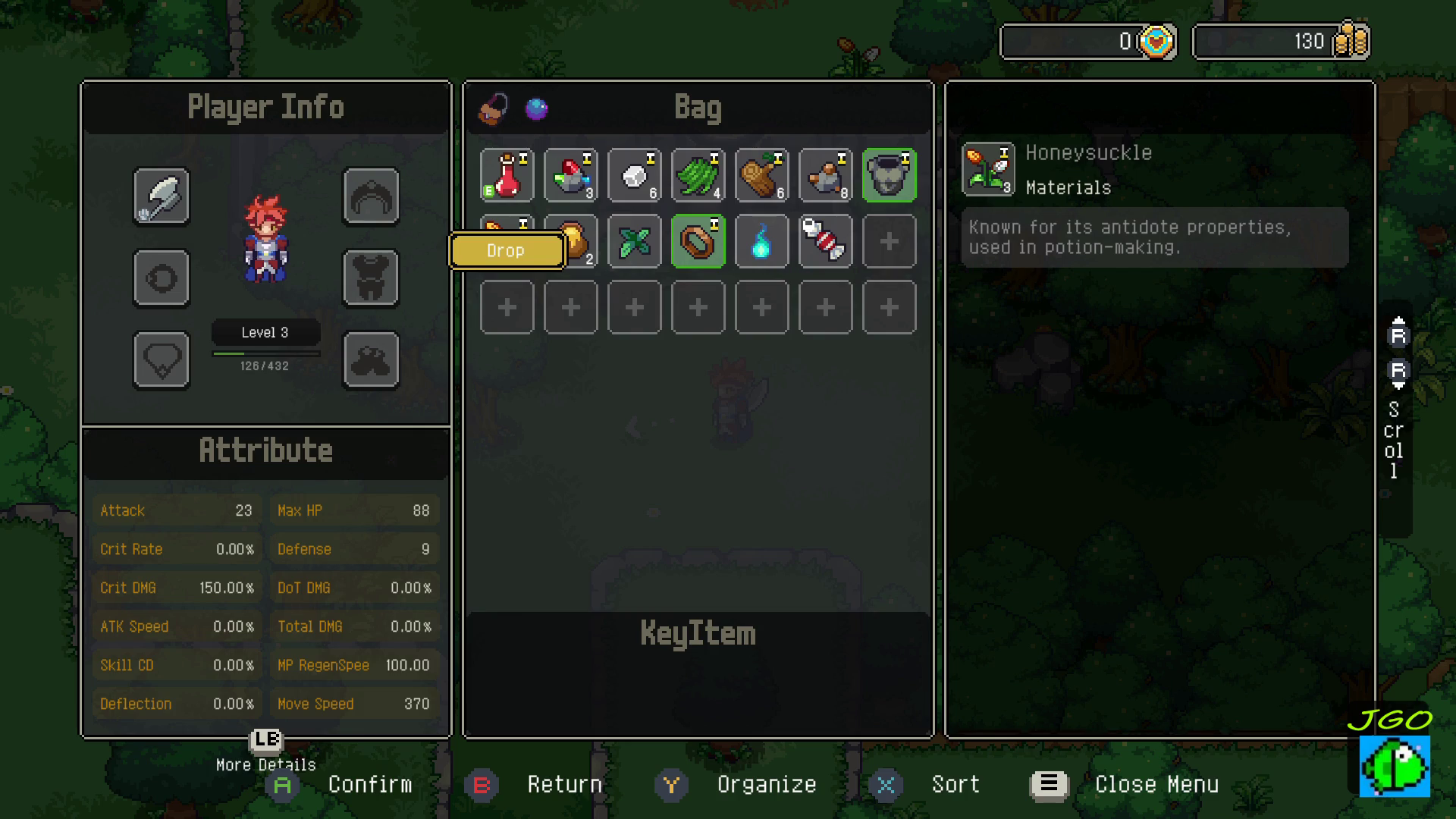Open the empty ring equipment slot

[x=162, y=278]
